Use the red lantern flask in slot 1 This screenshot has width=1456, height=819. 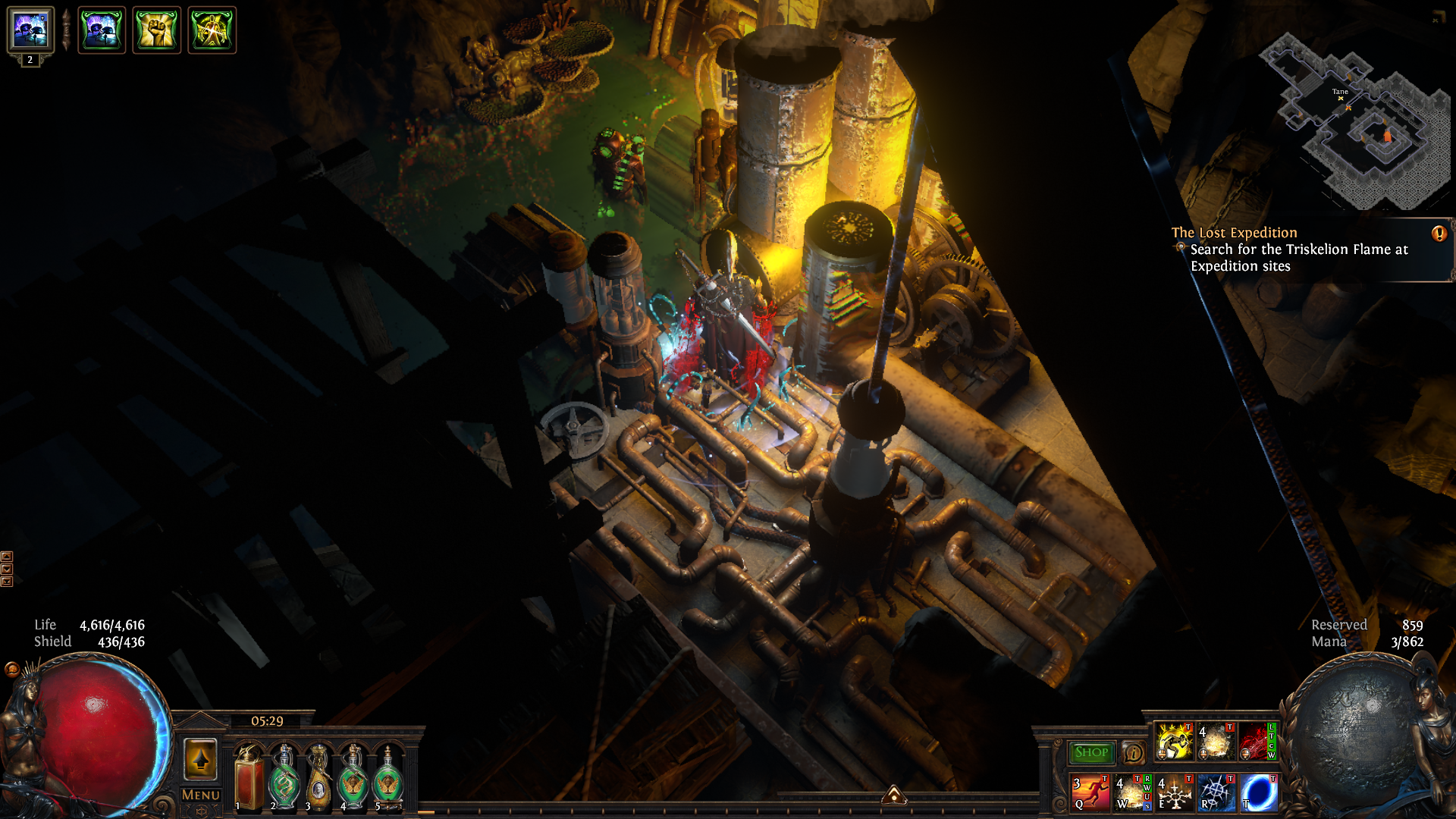[249, 777]
